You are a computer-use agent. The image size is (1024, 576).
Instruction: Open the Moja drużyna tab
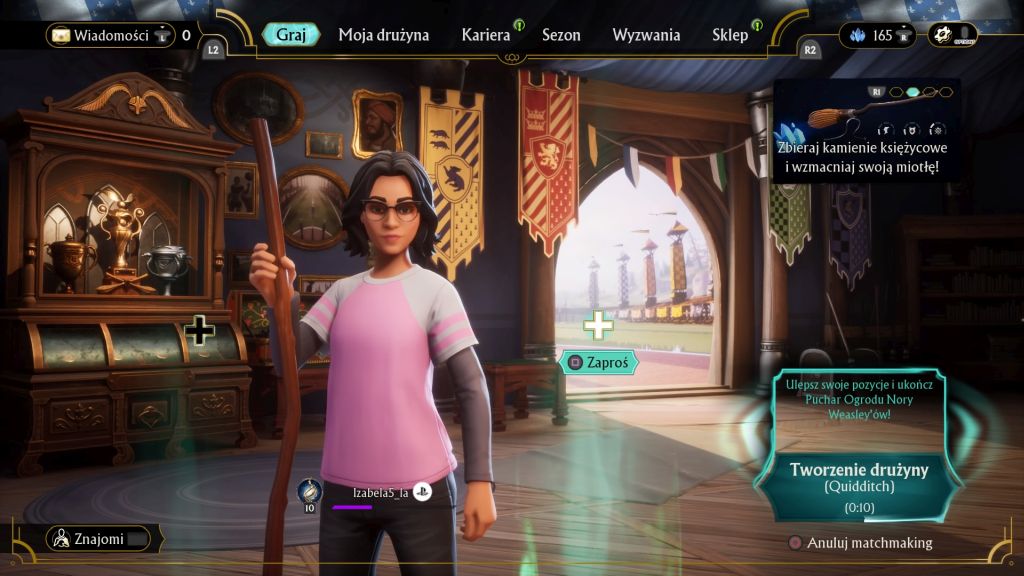coord(383,35)
